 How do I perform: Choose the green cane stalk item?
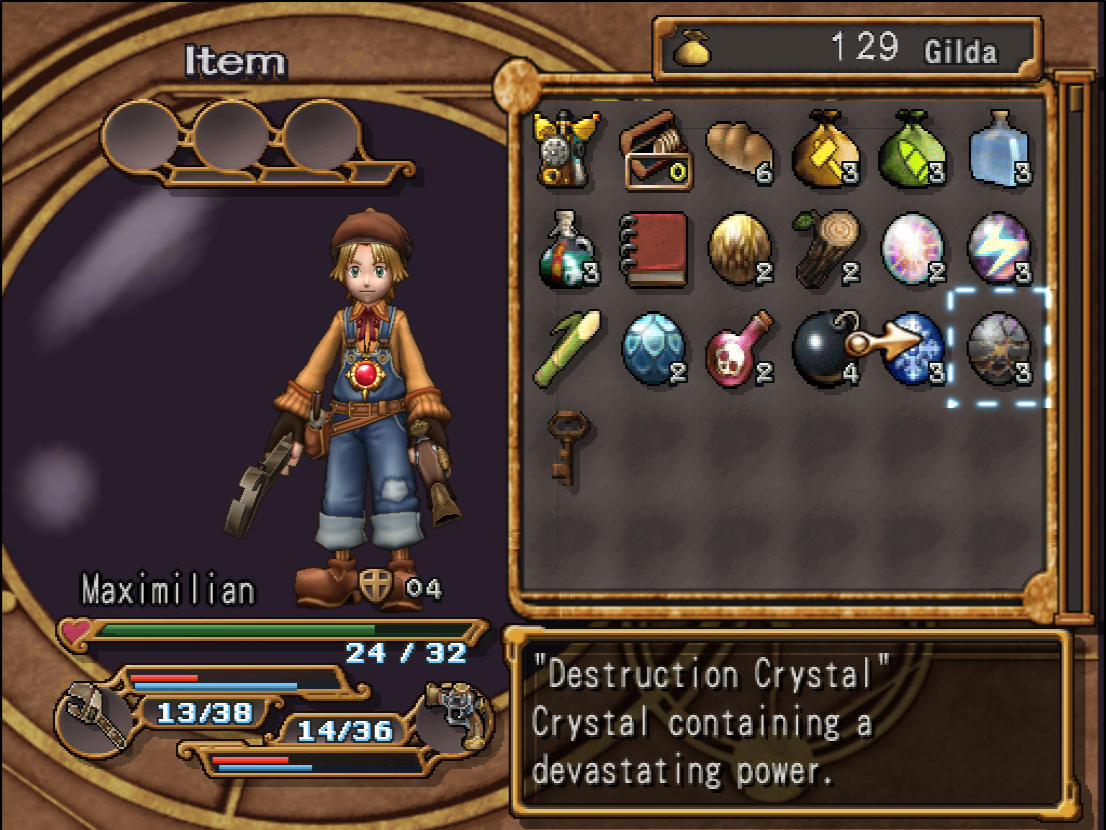566,347
